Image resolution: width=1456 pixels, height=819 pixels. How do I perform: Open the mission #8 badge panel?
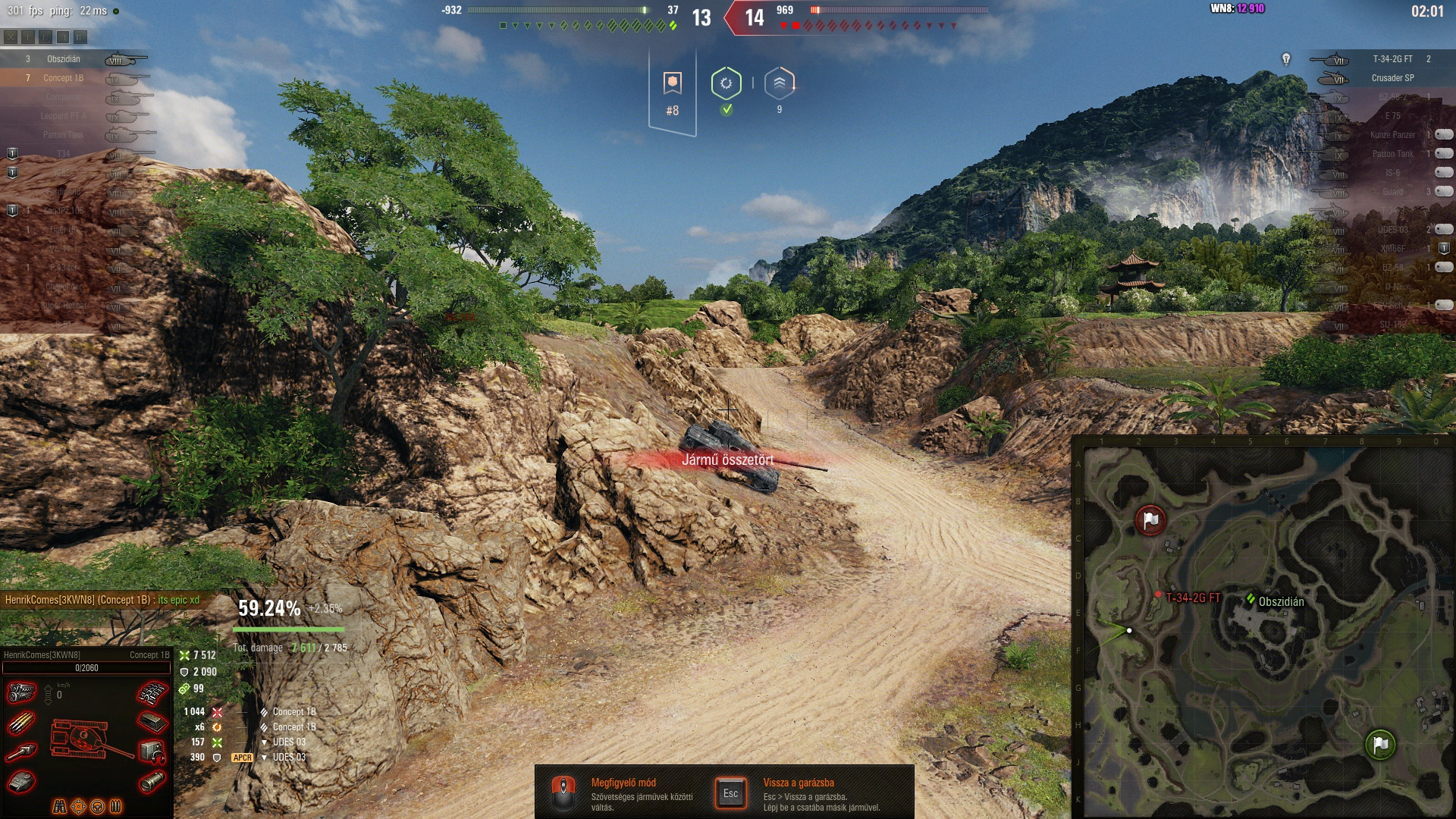click(672, 93)
